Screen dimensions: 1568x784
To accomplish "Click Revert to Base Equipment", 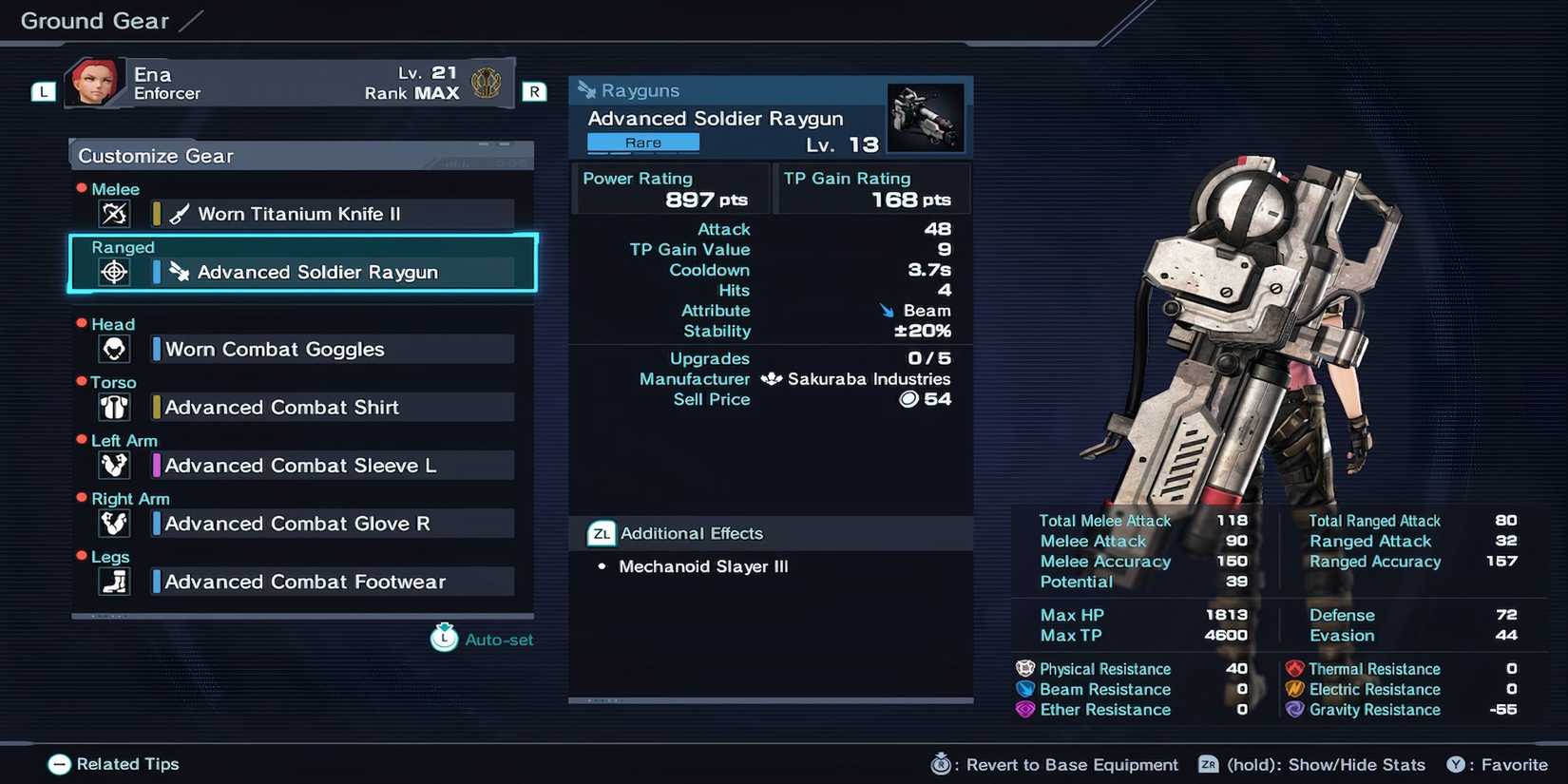I will (941, 763).
